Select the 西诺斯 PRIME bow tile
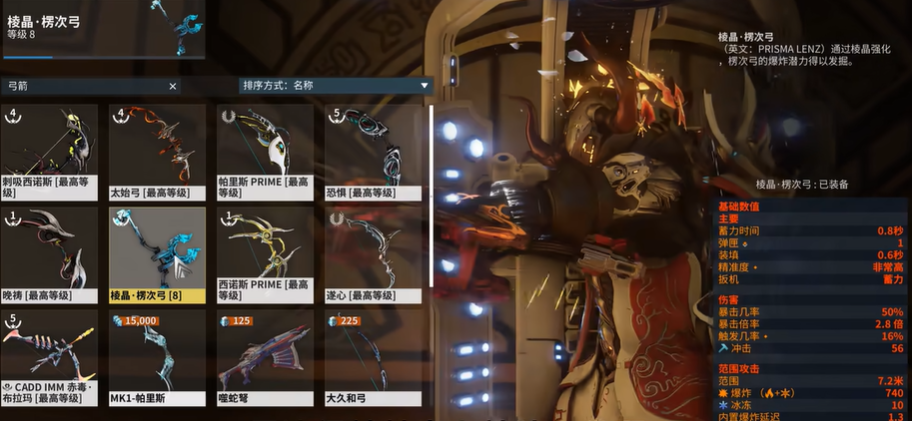Image resolution: width=912 pixels, height=421 pixels. click(265, 254)
